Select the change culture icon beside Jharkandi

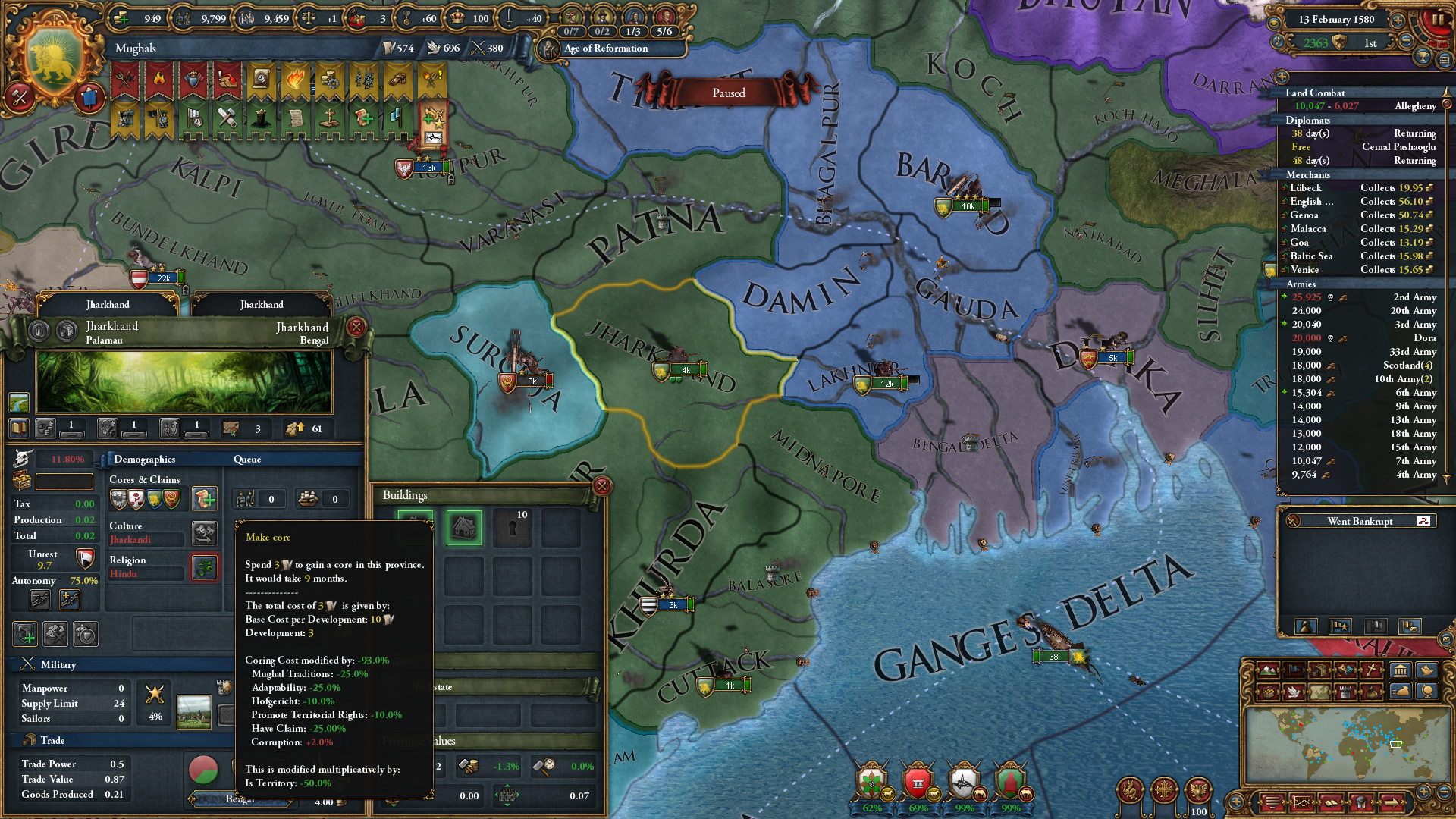coord(204,534)
